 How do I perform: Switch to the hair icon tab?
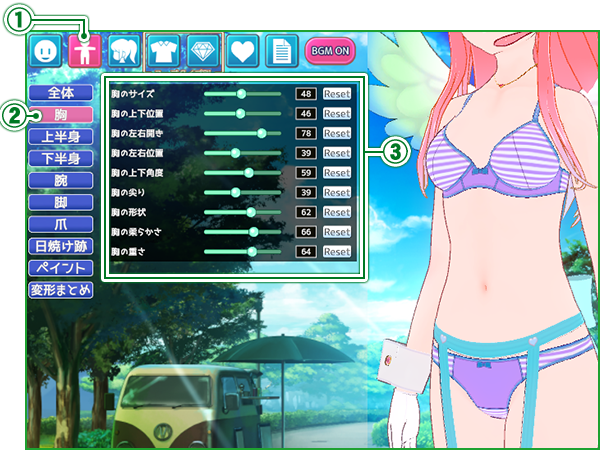[125, 50]
